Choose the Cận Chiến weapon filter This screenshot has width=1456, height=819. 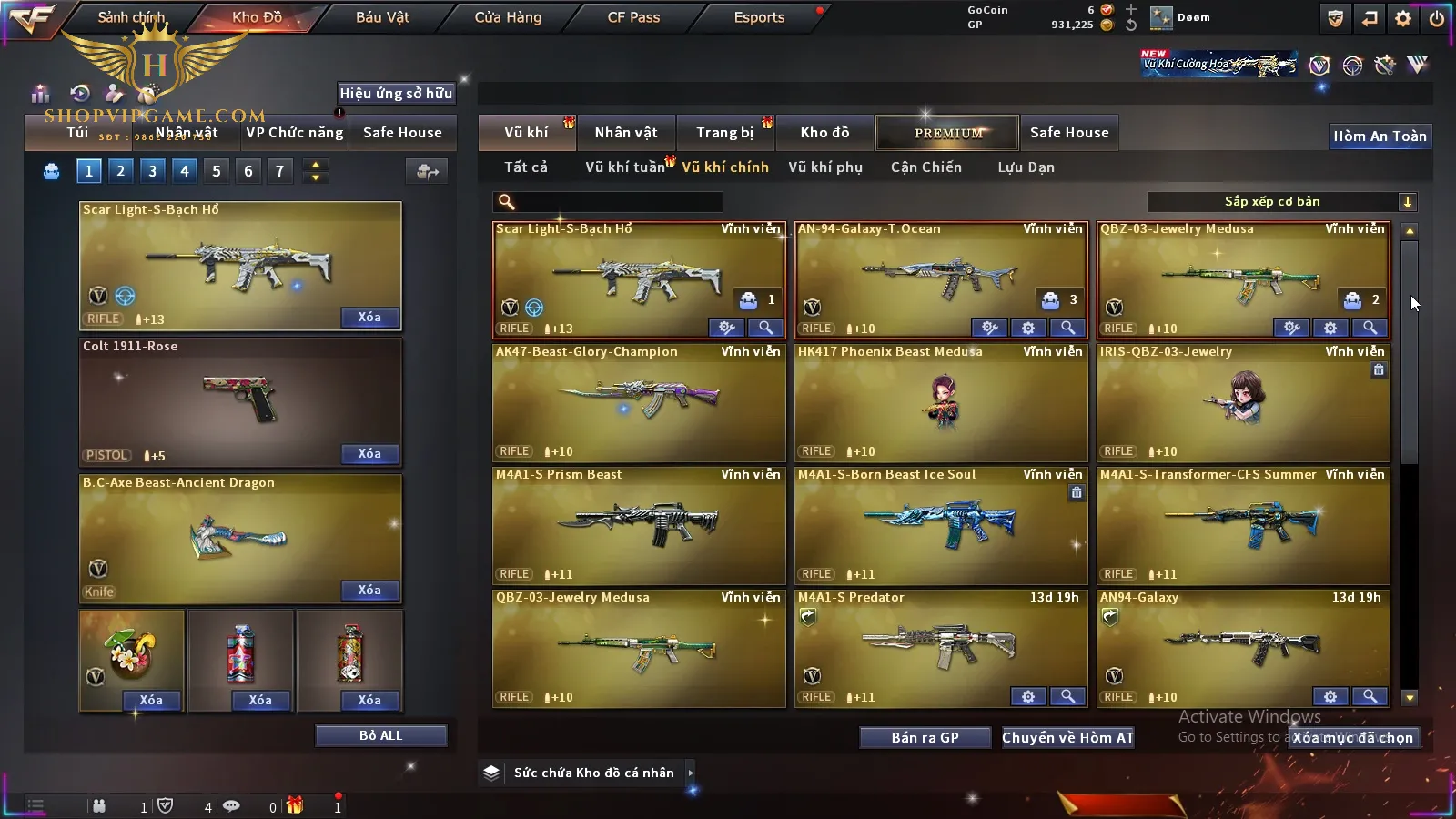coord(925,167)
